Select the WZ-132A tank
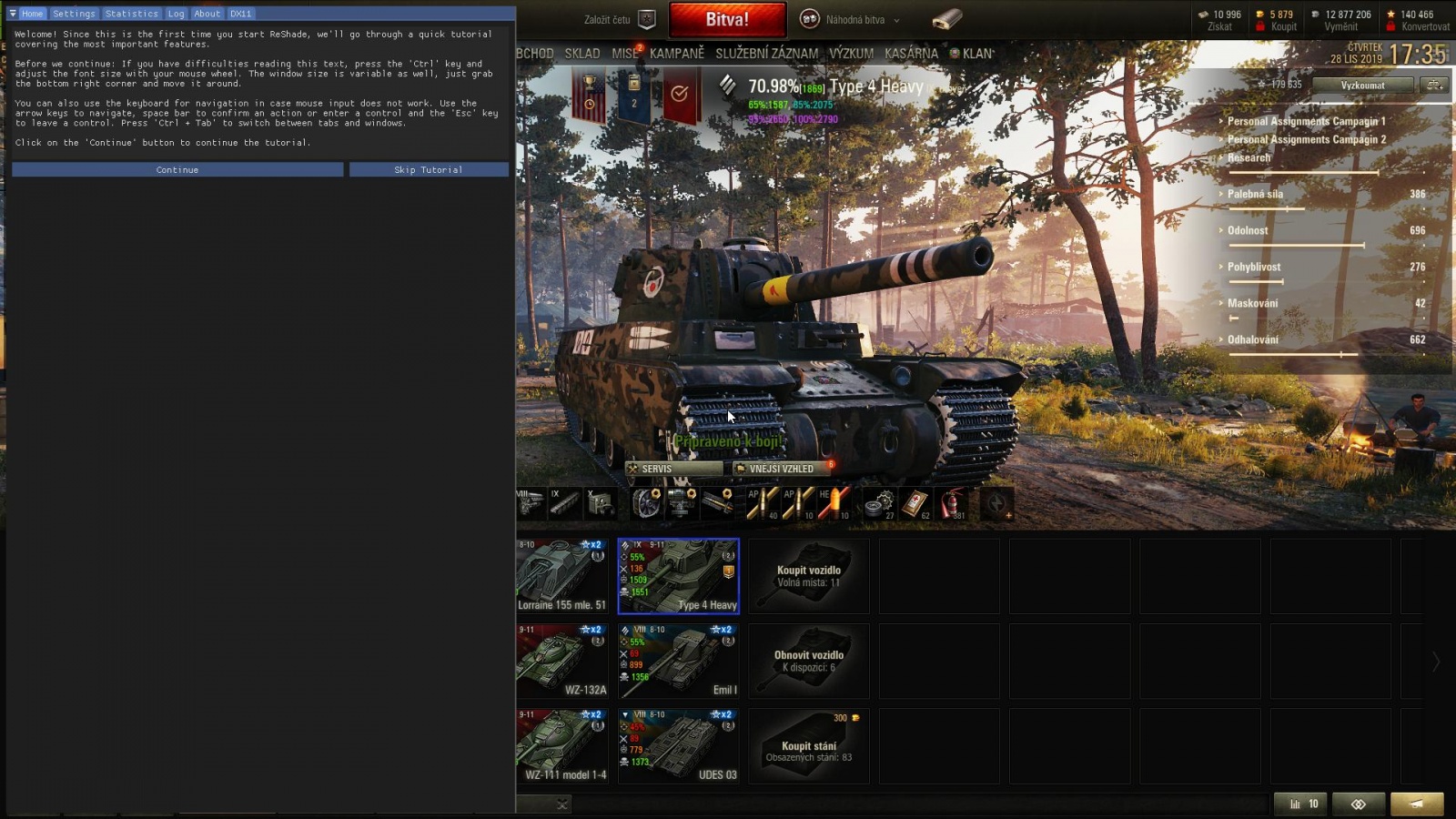 click(x=562, y=661)
